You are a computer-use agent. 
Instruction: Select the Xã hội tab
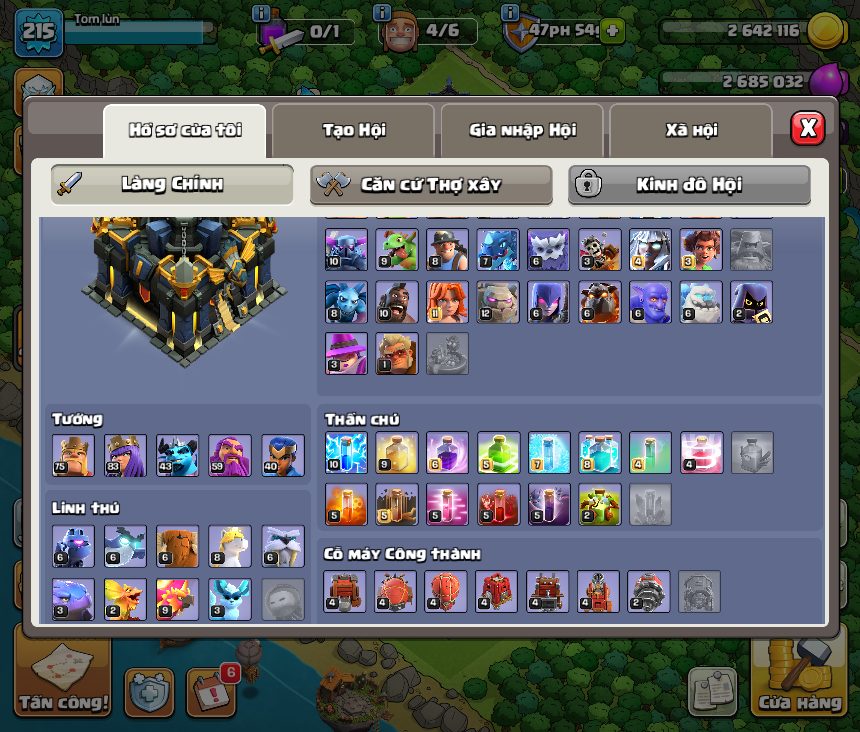[691, 130]
